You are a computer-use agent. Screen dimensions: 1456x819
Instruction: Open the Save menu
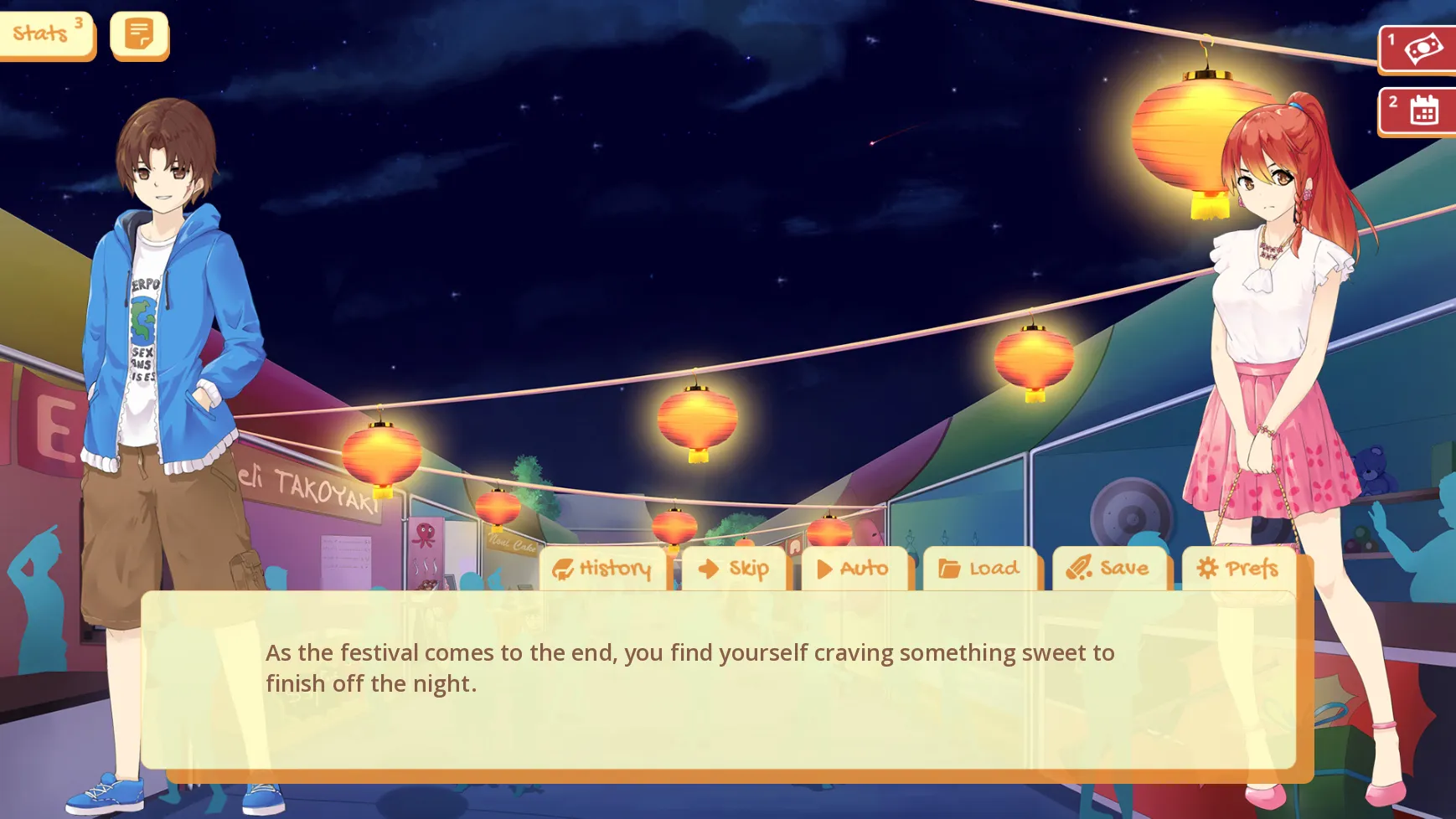coord(1108,569)
